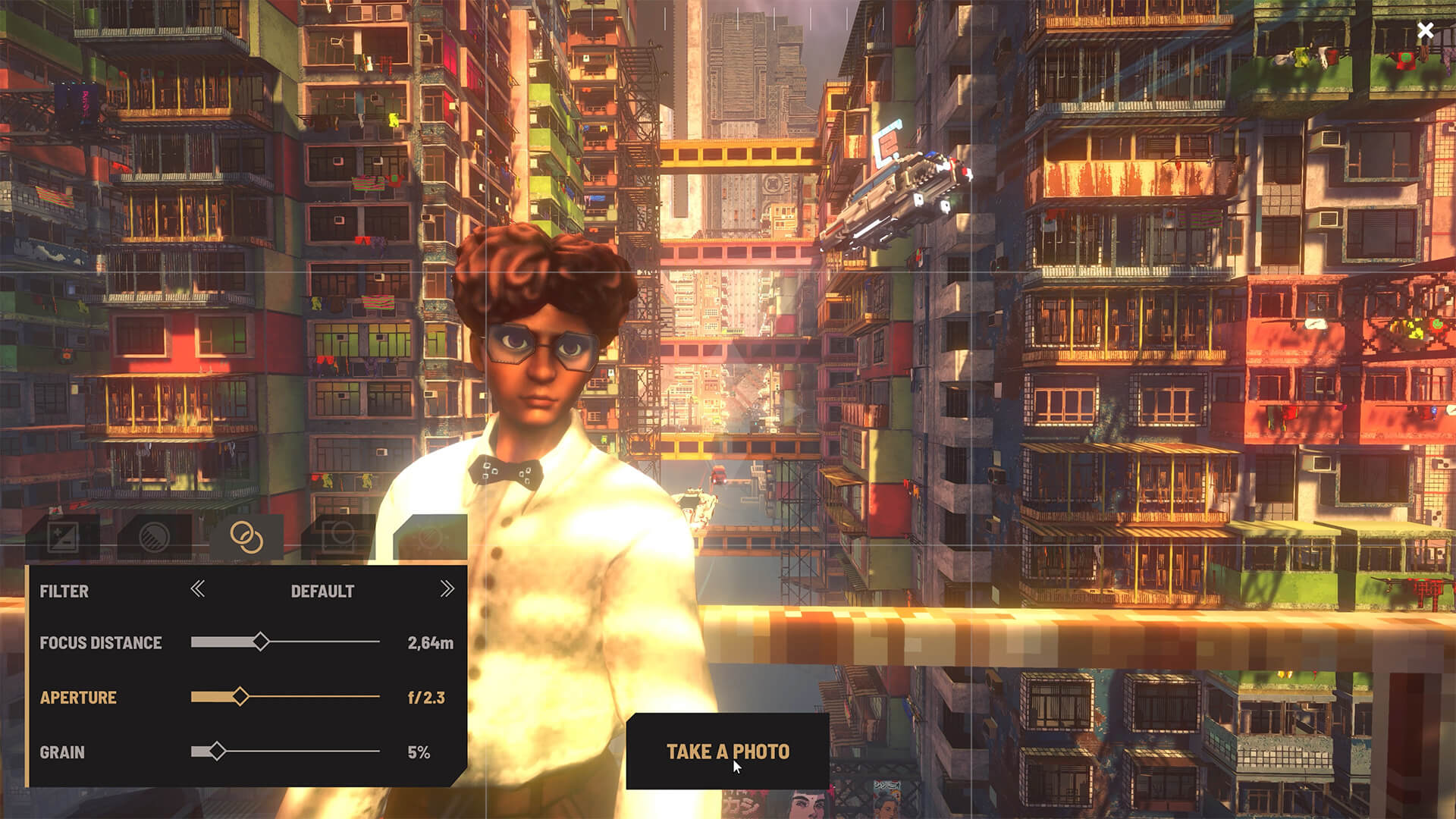Open the half-shaded circle contrast tab

(155, 537)
